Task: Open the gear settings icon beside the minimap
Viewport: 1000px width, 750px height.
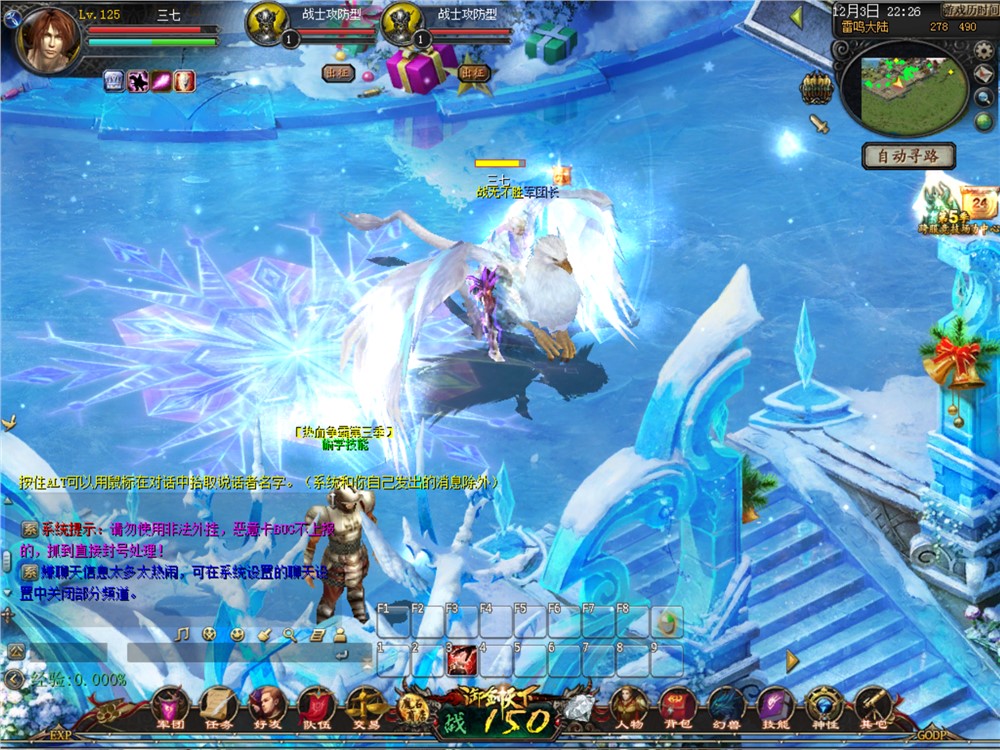Action: click(985, 51)
